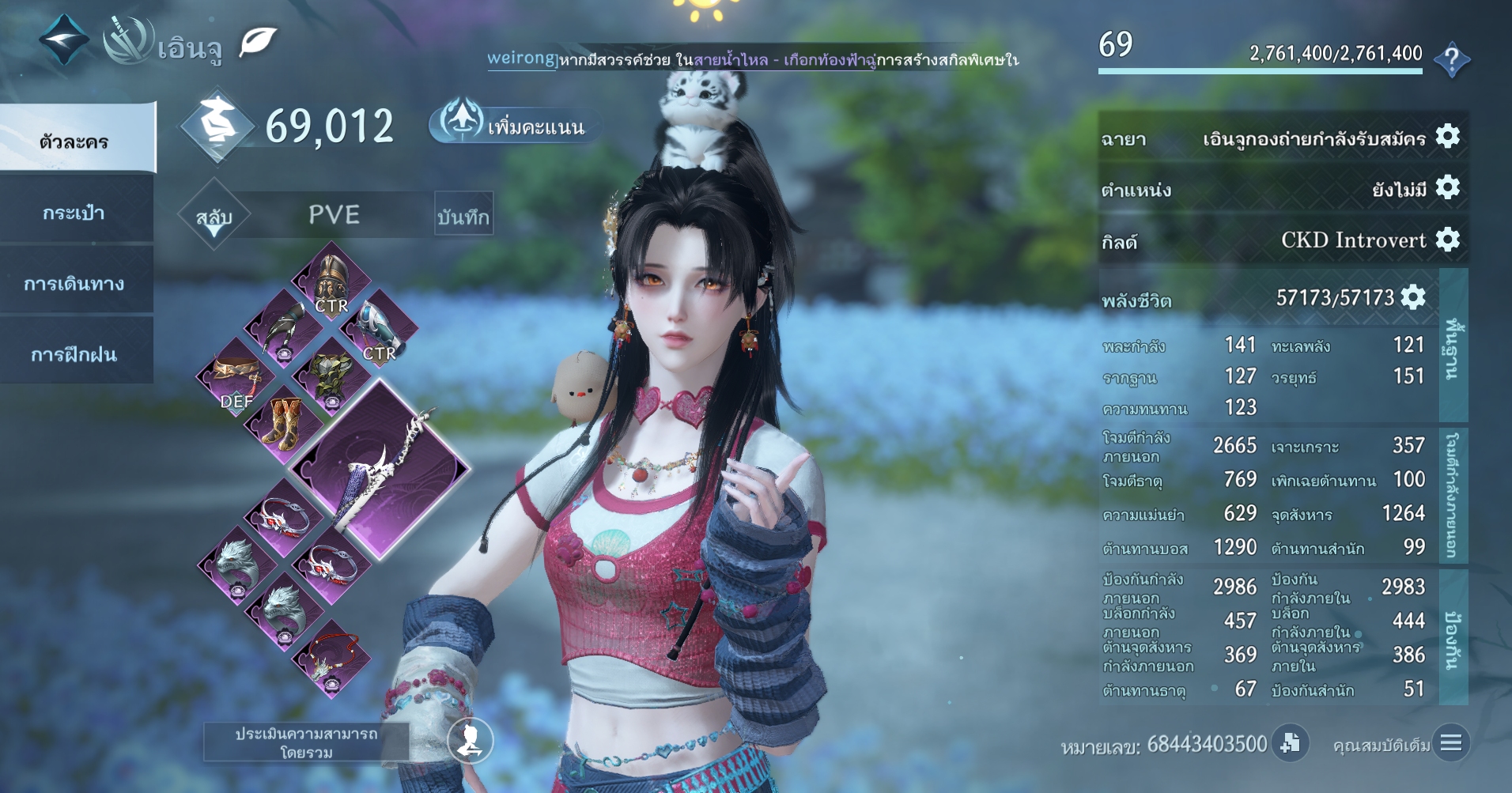Switch to the กระเป๋า bag tab

pos(74,212)
